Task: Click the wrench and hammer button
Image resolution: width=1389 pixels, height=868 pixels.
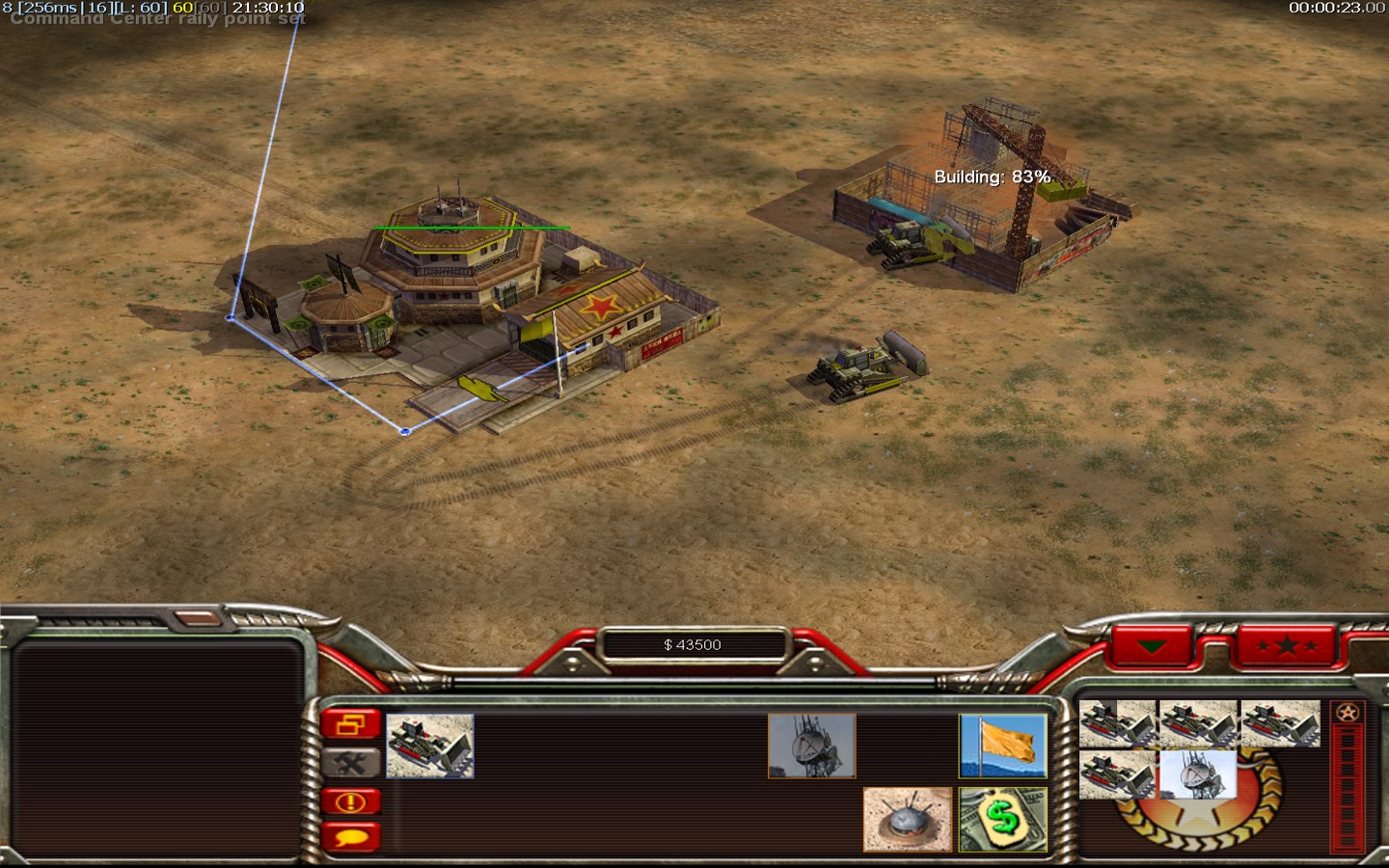Action: coord(350,763)
